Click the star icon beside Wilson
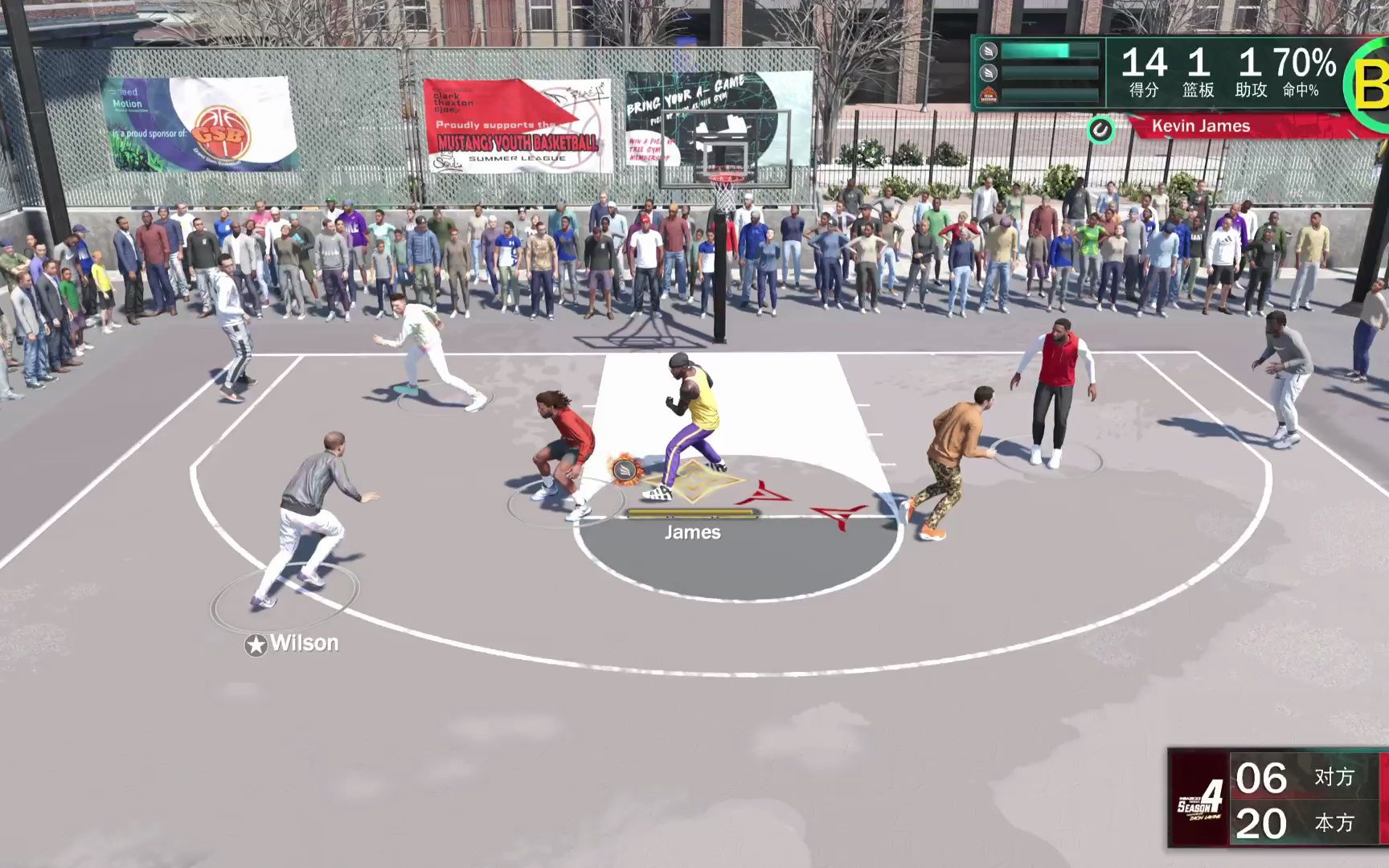The image size is (1389, 868). (257, 643)
